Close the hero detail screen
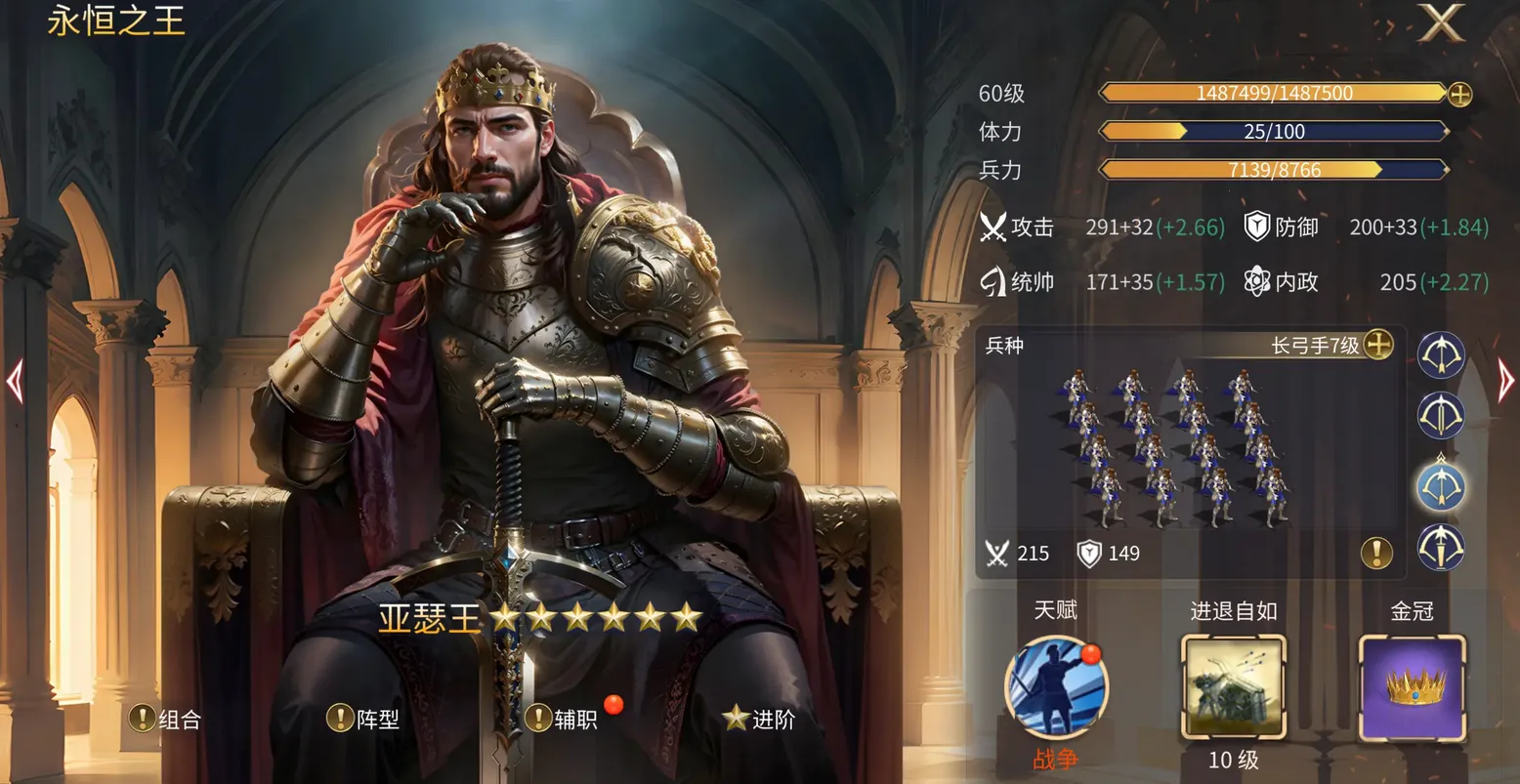The image size is (1520, 784). tap(1441, 22)
